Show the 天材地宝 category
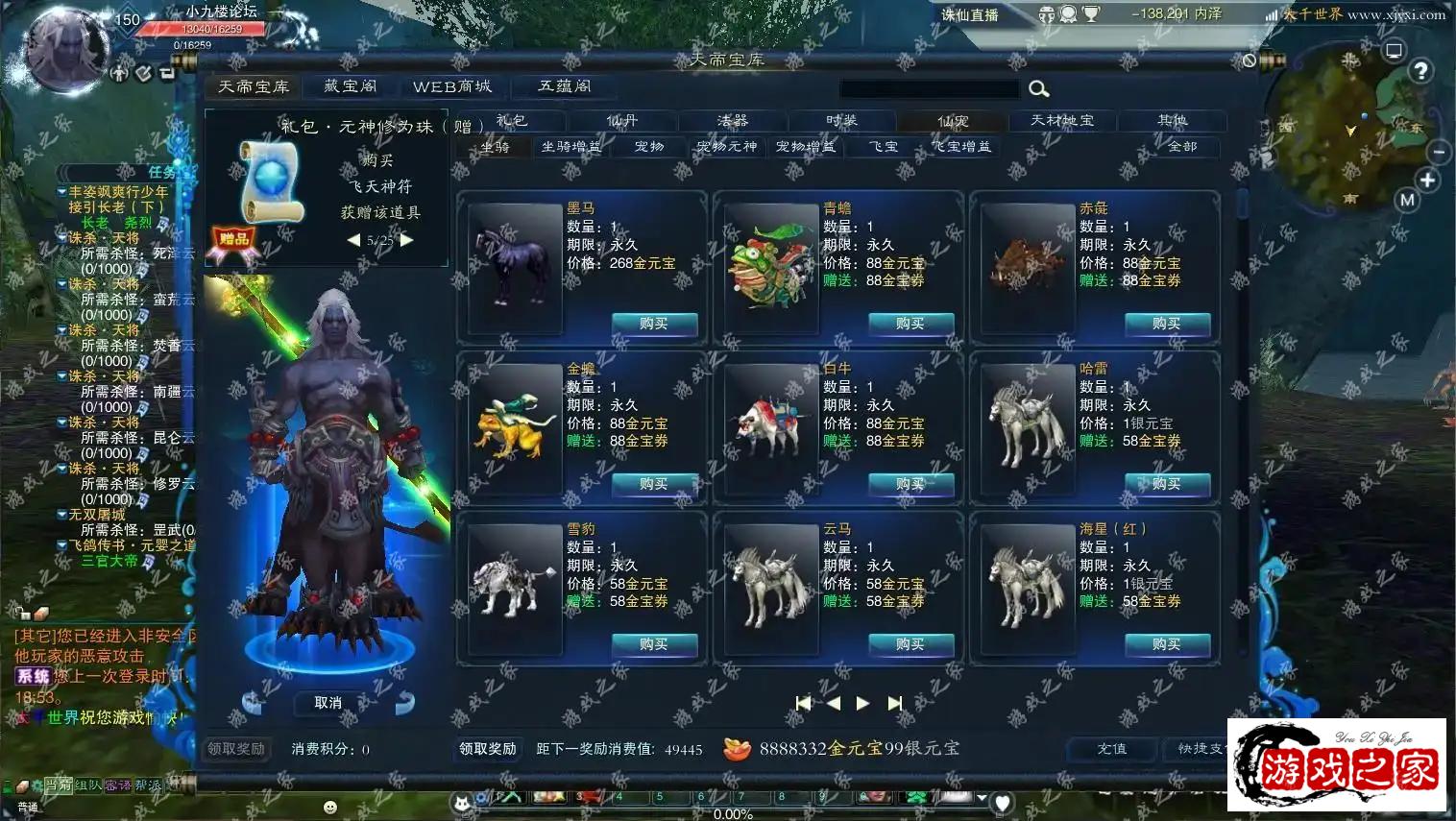Screen dimensions: 1456x821 (1061, 121)
